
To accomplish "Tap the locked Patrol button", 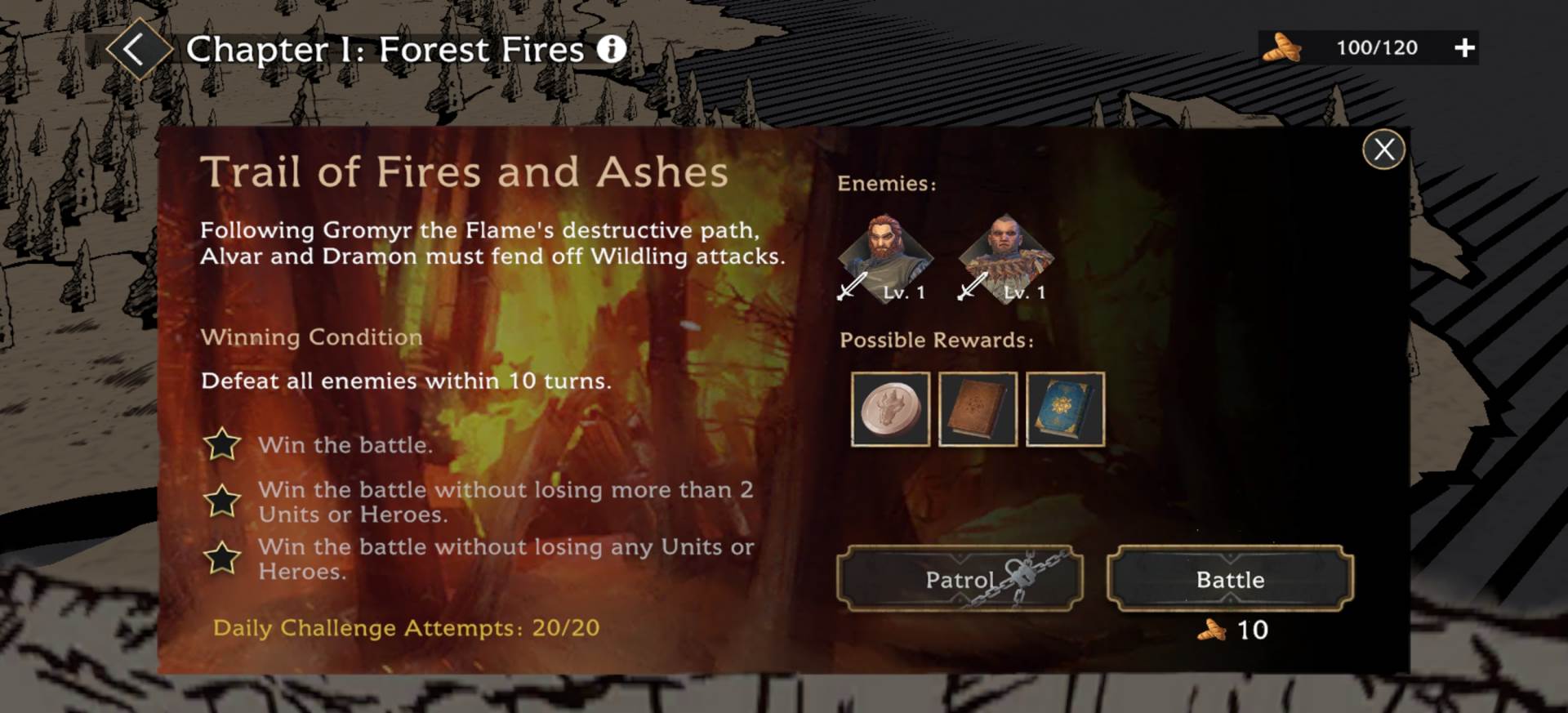I will click(x=960, y=582).
